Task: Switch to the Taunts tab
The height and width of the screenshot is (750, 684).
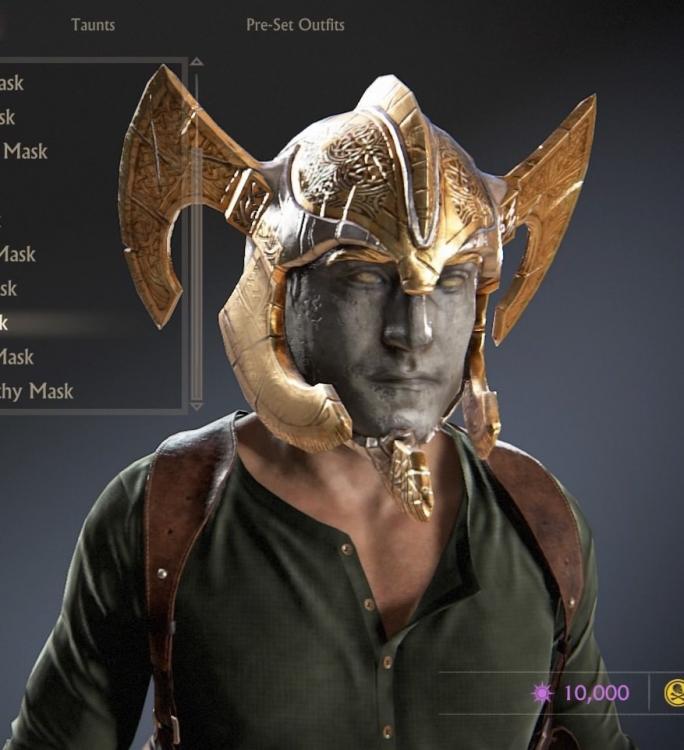Action: pos(93,25)
